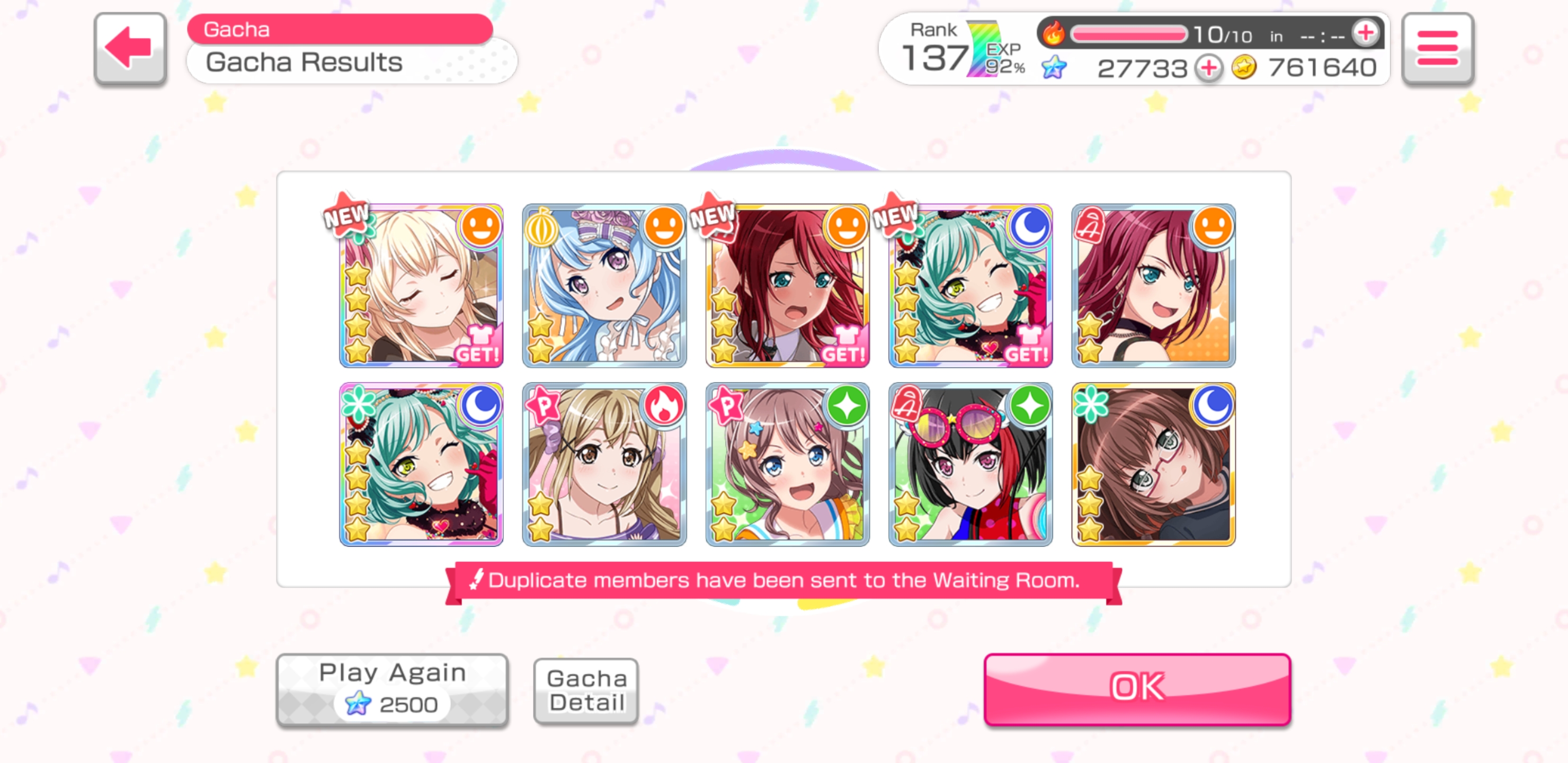
Task: Open Gacha Detail
Action: pyautogui.click(x=585, y=690)
